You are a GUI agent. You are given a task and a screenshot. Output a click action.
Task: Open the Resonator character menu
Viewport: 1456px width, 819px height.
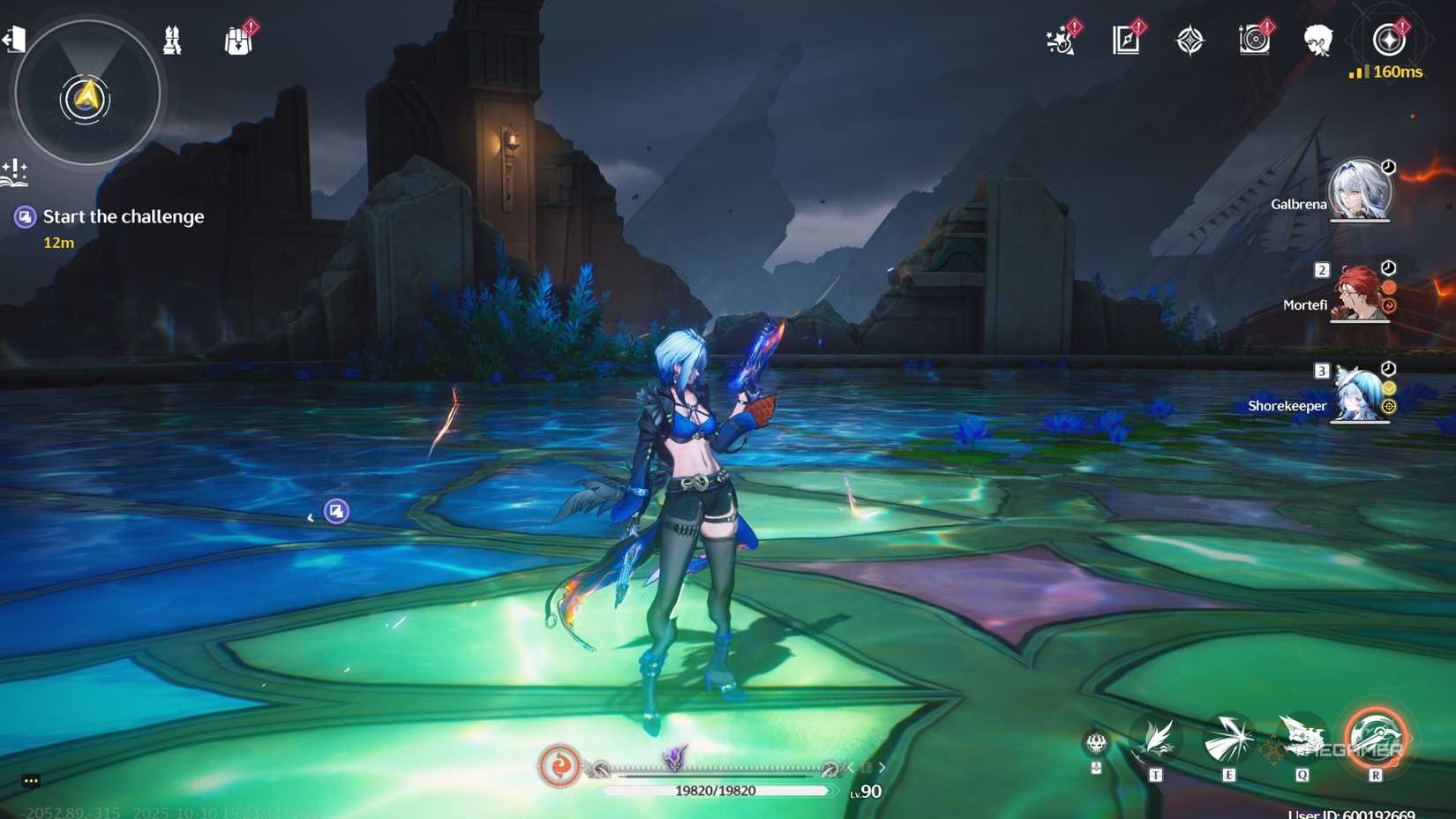coord(1317,40)
